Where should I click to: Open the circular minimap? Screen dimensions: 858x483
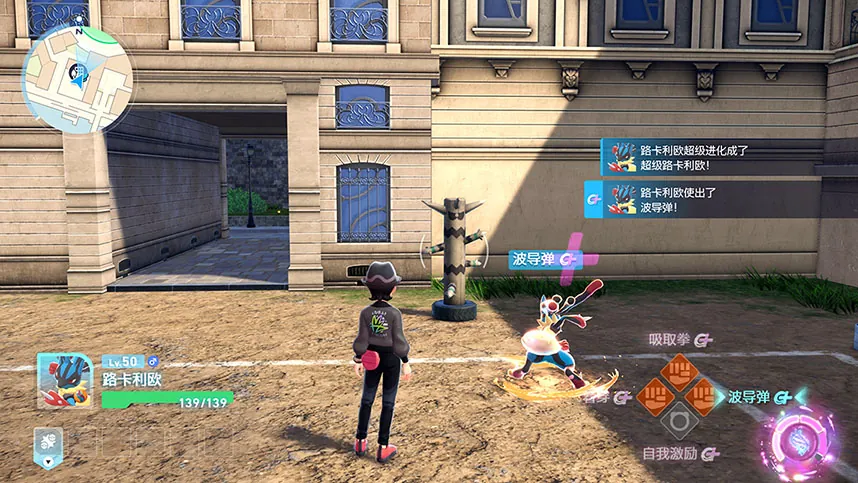77,79
